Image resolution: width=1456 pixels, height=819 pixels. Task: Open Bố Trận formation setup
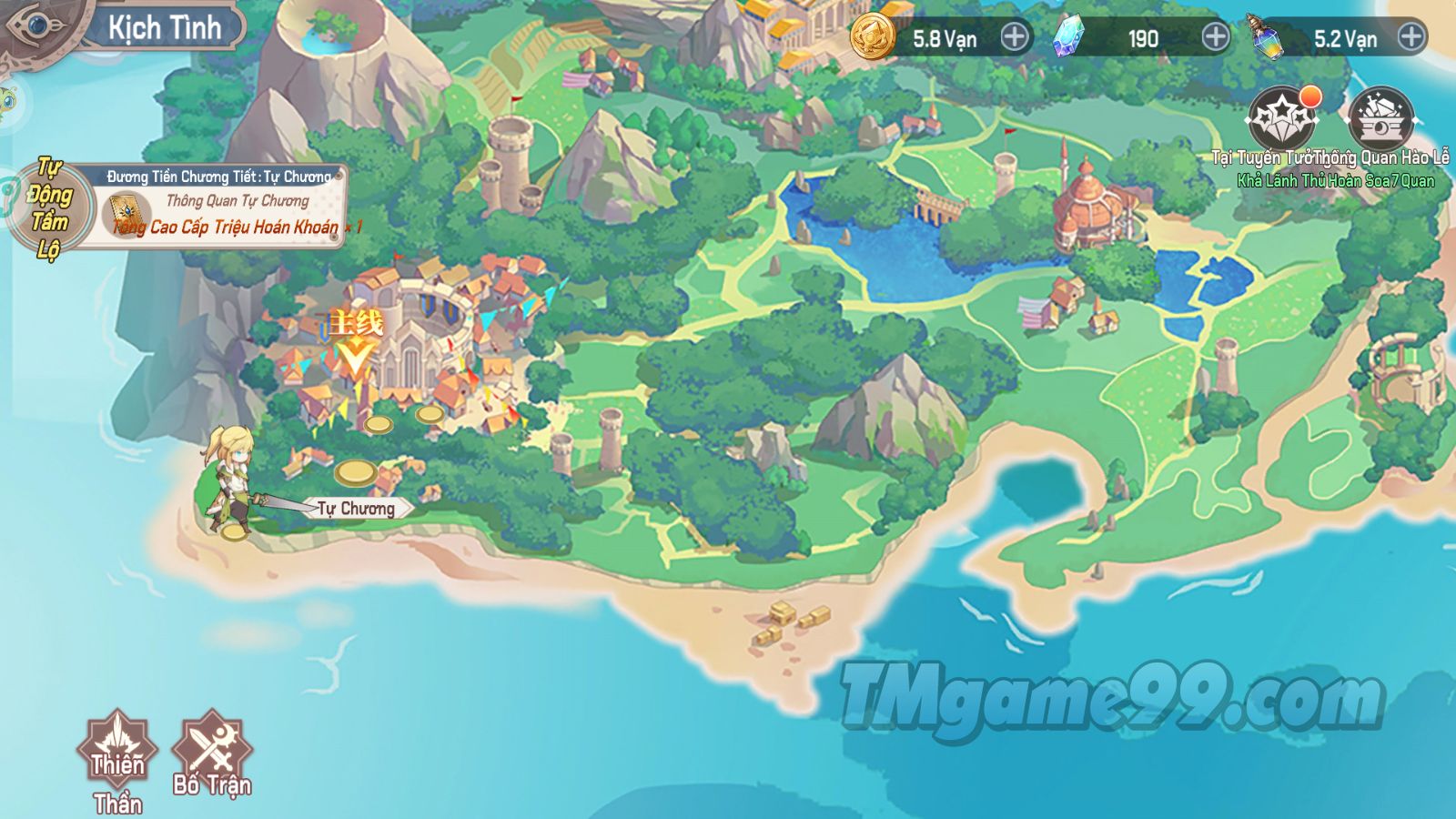[x=212, y=751]
